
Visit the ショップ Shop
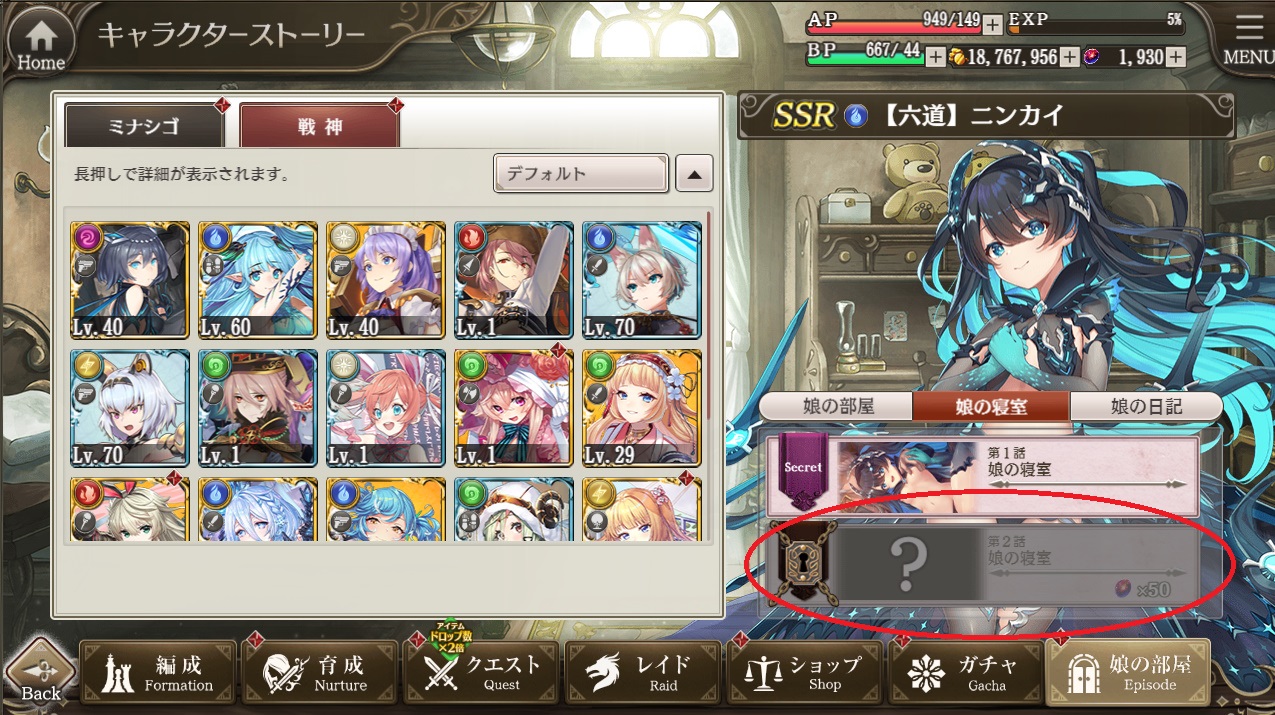pos(806,673)
